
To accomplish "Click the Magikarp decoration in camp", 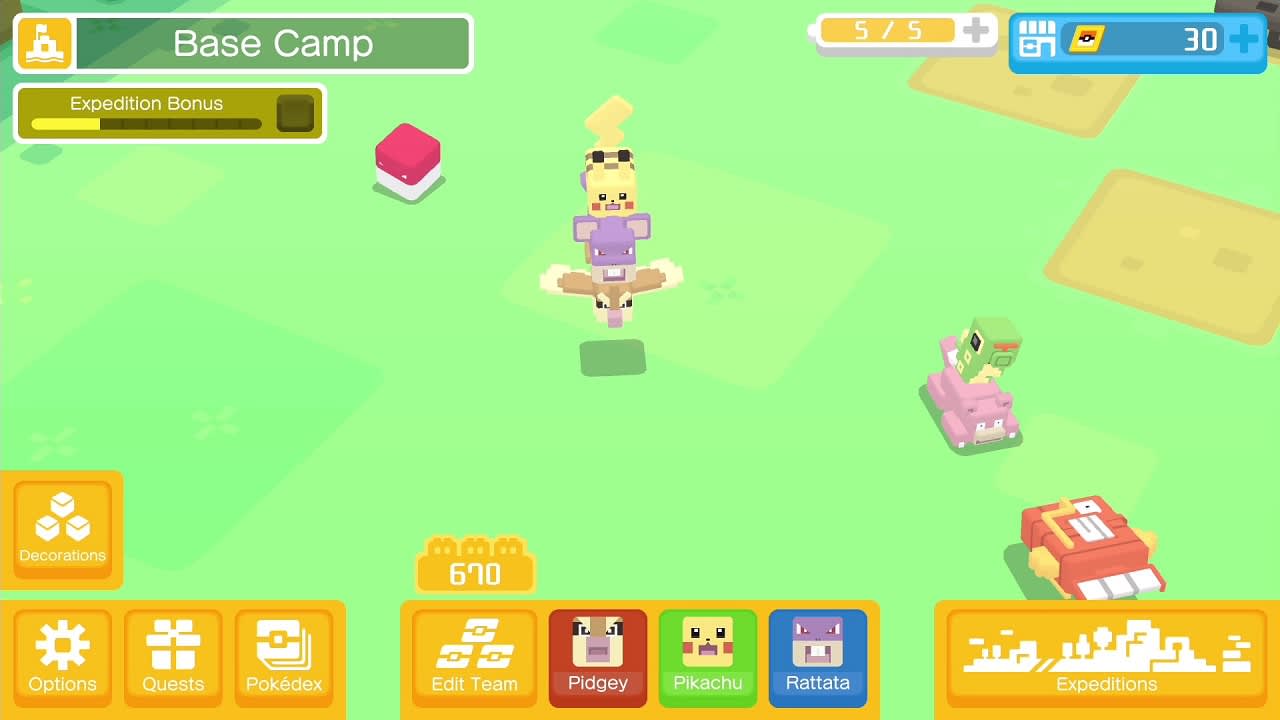I will [1083, 540].
